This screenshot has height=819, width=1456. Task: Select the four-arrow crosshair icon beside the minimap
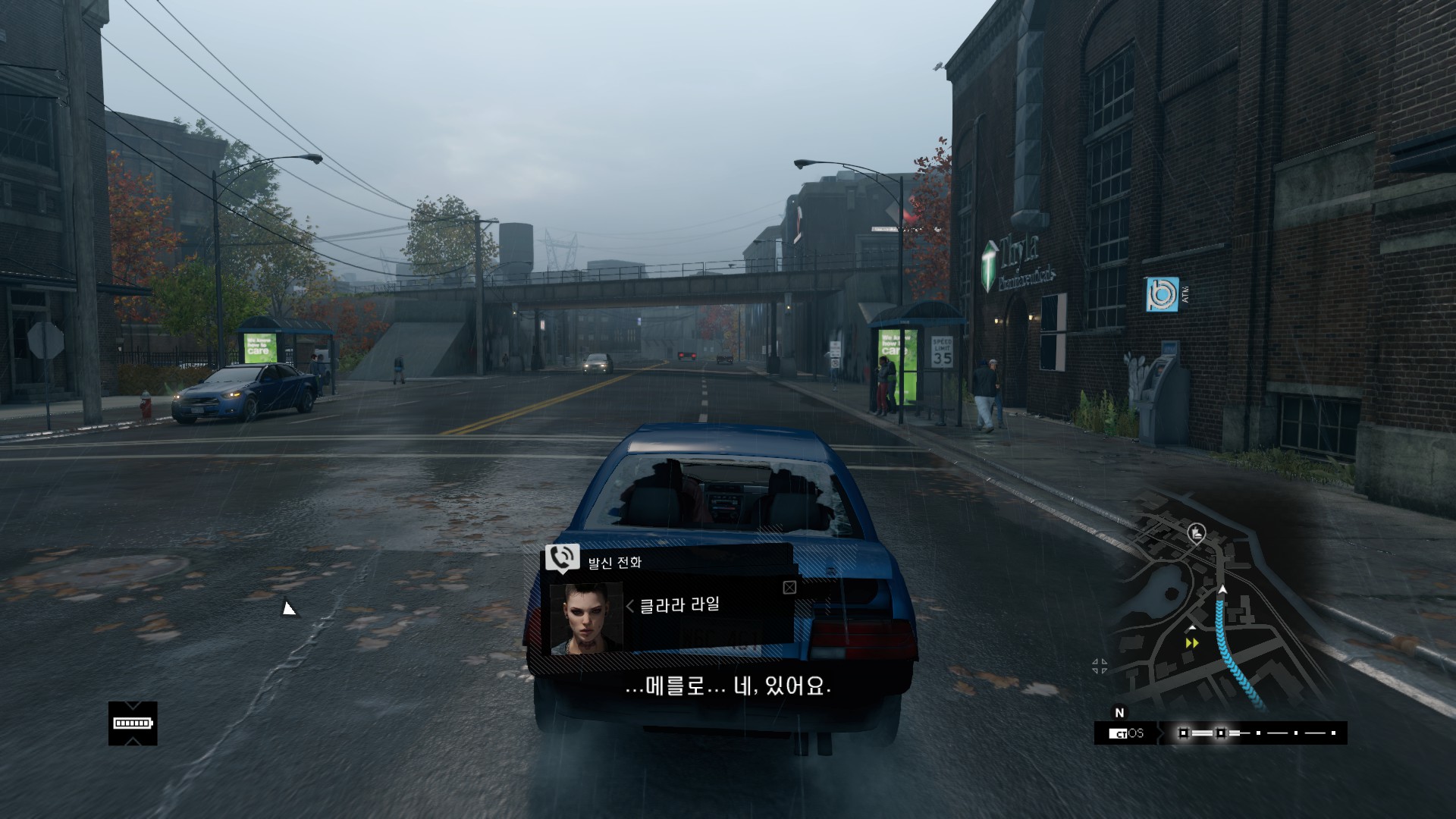pyautogui.click(x=1100, y=667)
